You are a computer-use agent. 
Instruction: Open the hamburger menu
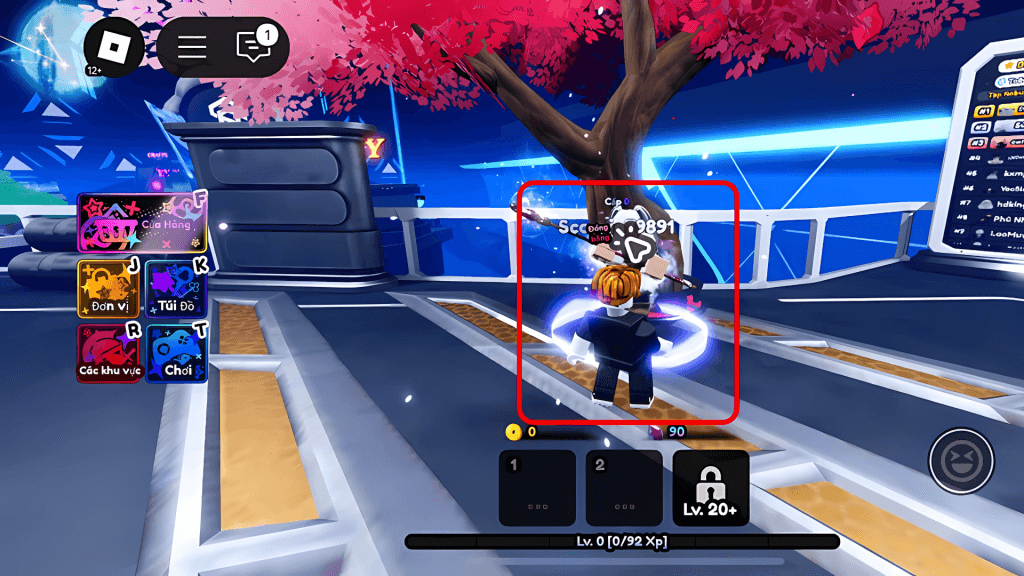192,47
